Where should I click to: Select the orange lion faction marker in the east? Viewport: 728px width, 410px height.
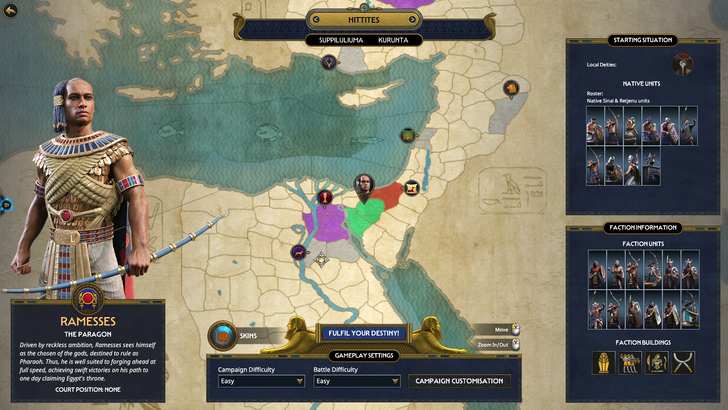point(511,91)
